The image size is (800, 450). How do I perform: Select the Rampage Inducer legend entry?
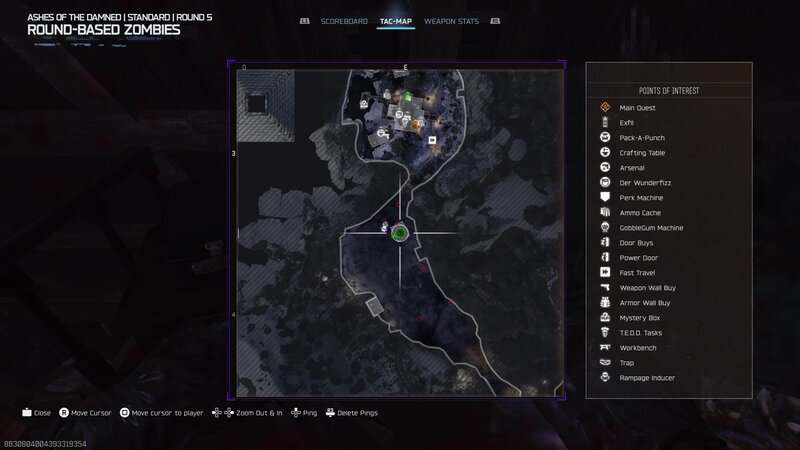647,378
